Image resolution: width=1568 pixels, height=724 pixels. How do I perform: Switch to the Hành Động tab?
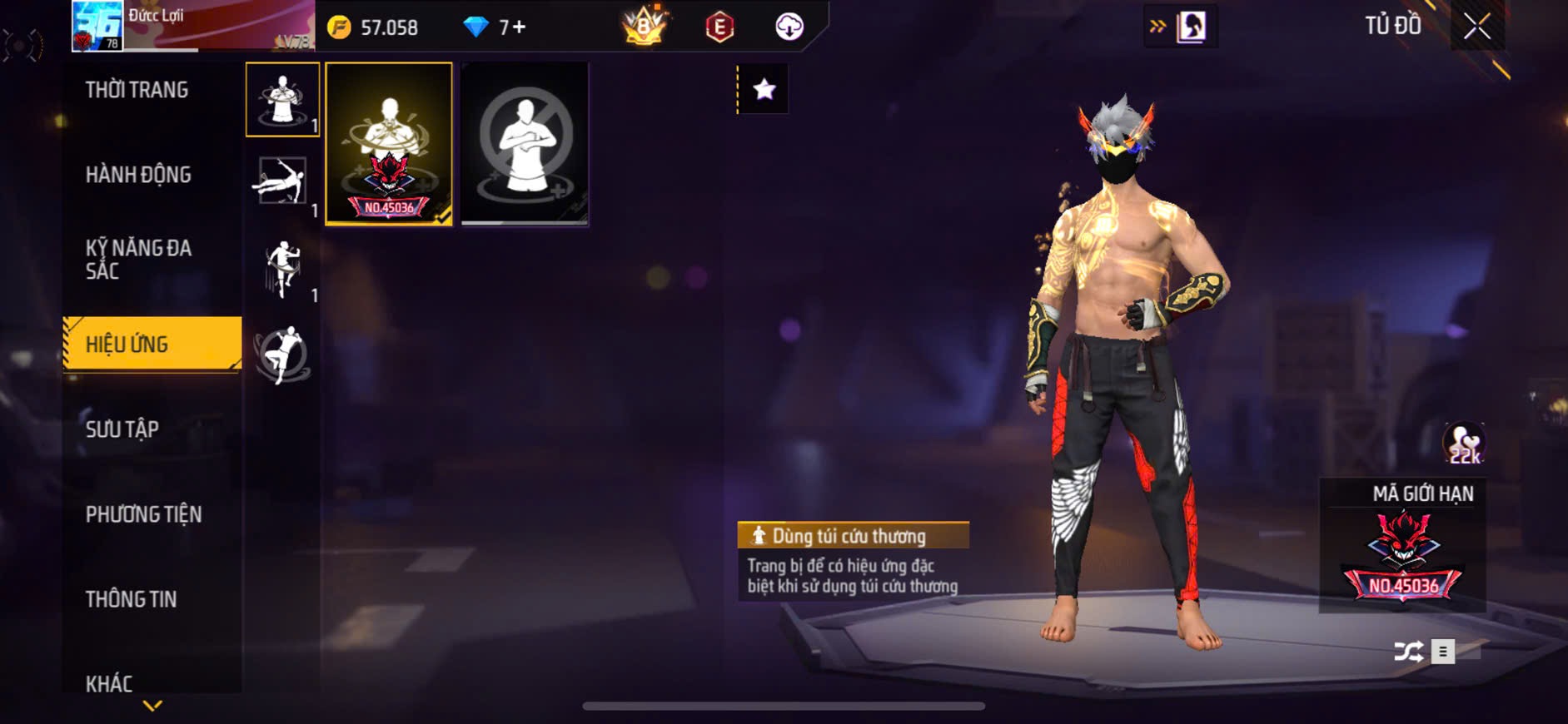(x=138, y=175)
